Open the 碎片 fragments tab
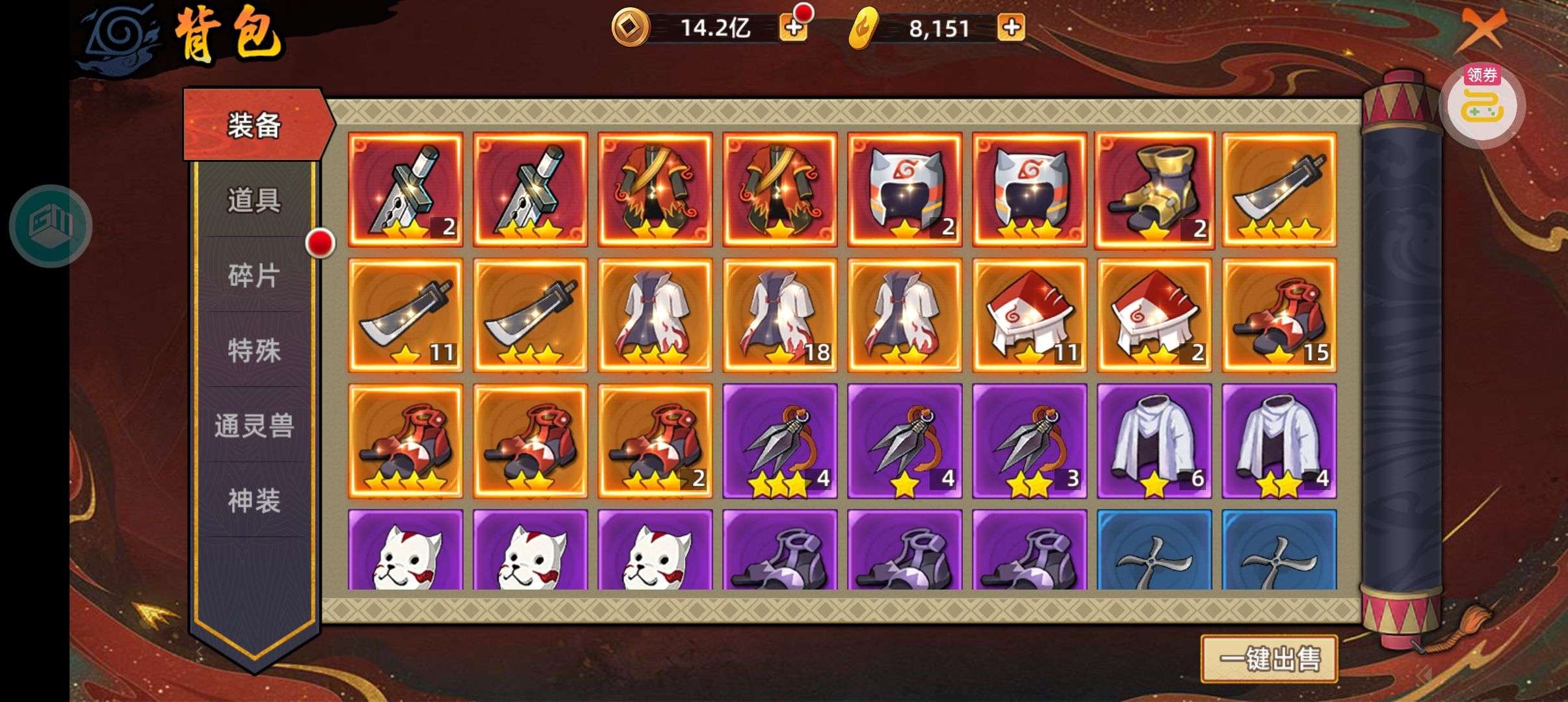1568x702 pixels. [x=254, y=276]
